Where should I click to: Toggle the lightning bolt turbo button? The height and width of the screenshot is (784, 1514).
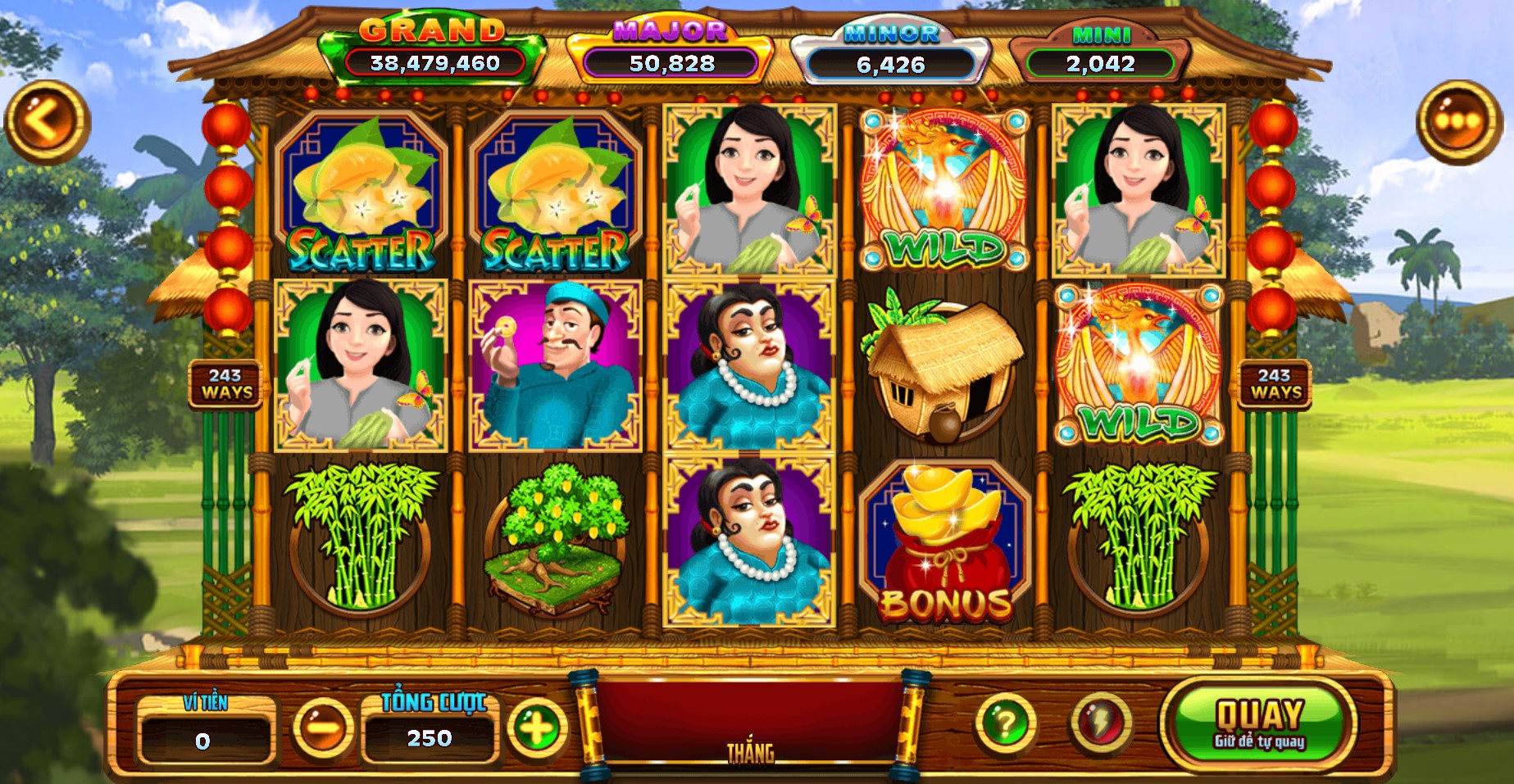(1100, 723)
